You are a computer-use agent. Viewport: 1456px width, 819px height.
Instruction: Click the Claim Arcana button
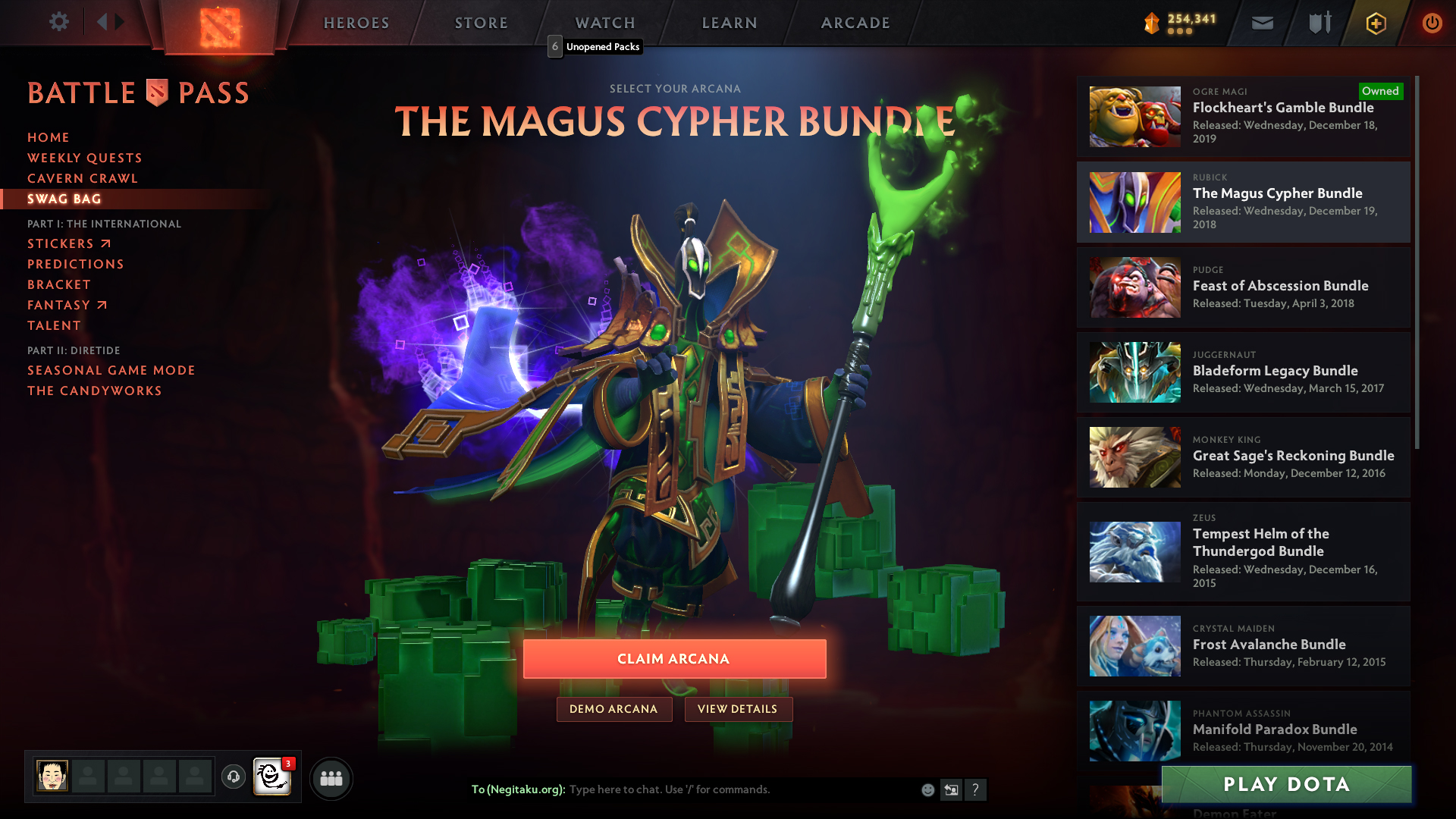coord(673,658)
